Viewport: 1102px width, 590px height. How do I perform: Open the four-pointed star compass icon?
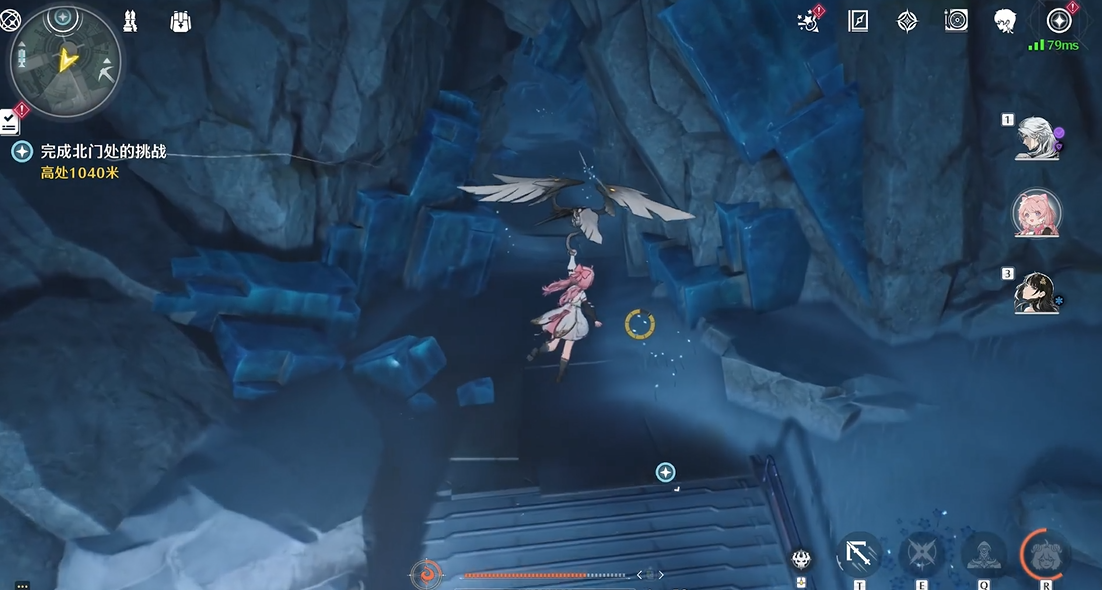coord(907,21)
